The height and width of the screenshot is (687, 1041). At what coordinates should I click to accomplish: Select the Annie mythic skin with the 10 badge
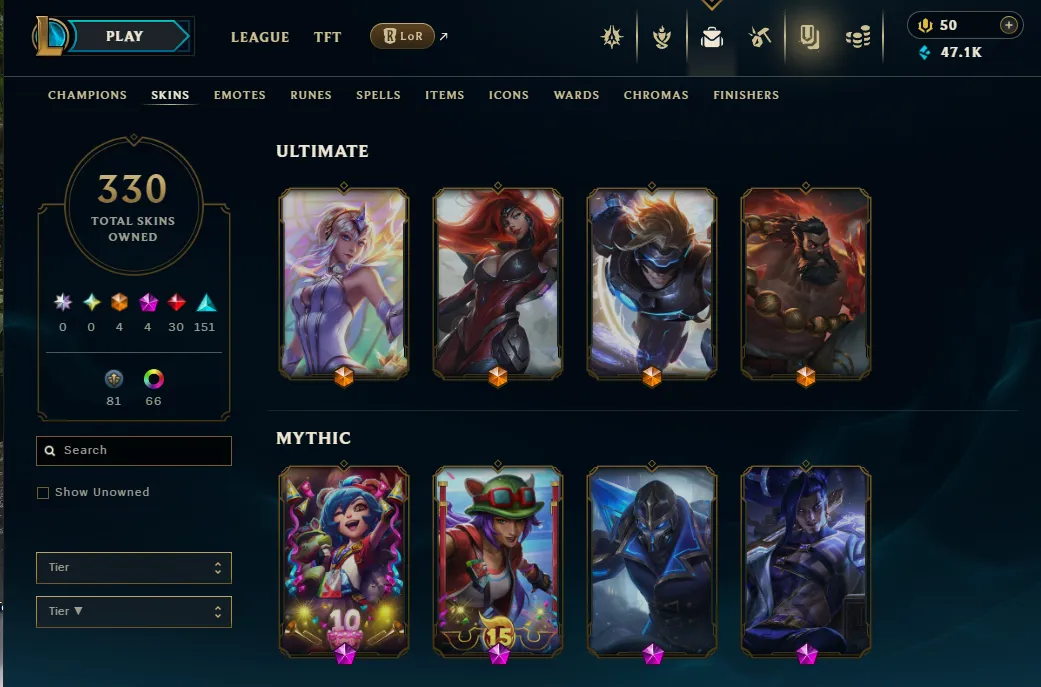point(344,560)
